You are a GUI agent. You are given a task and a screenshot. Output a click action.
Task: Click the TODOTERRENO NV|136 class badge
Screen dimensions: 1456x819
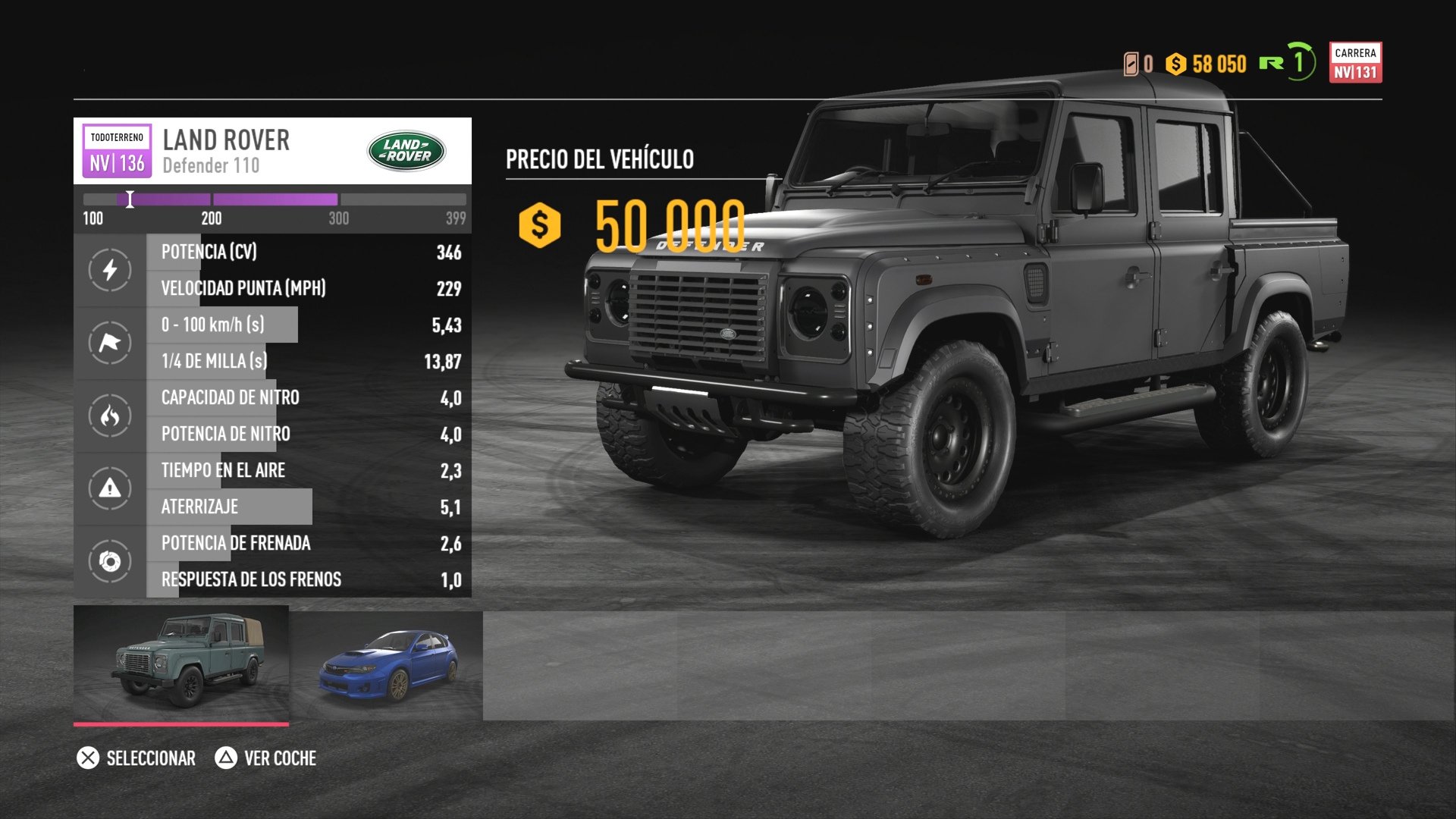[x=116, y=149]
